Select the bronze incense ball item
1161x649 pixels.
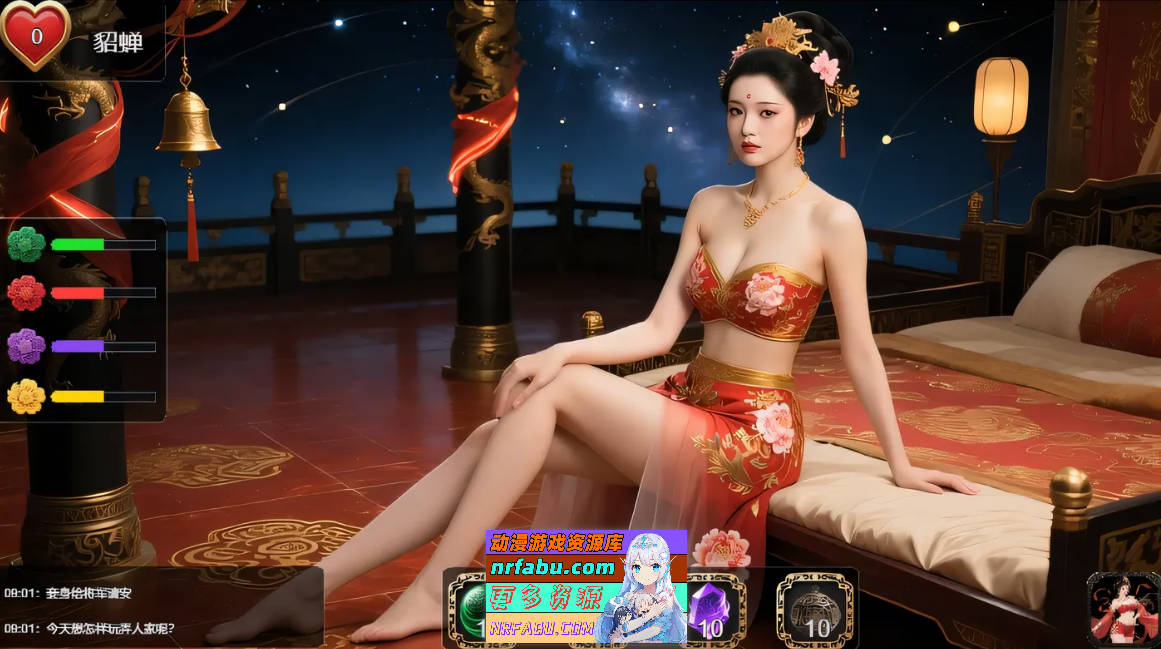coord(814,608)
